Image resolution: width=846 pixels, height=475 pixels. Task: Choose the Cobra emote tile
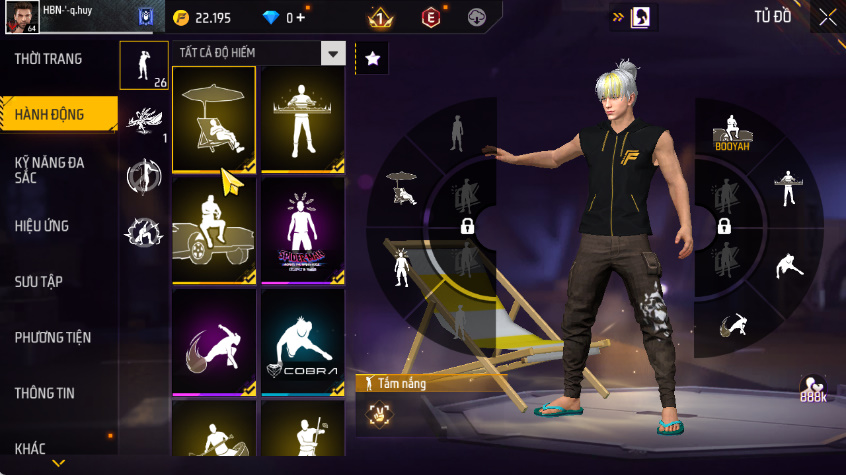(x=302, y=341)
